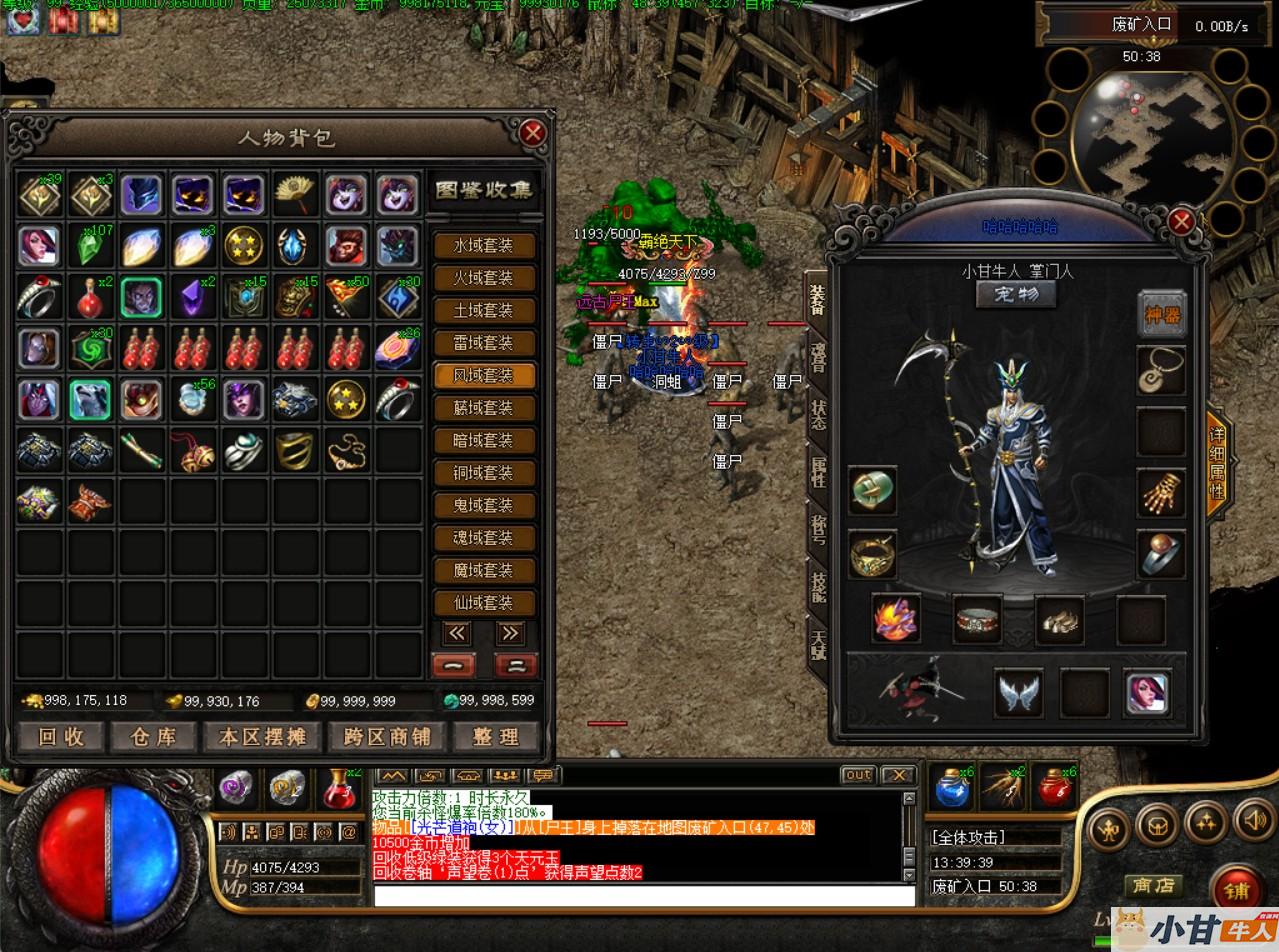Viewport: 1279px width, 952px height.
Task: Open the 仓库 warehouse
Action: point(154,737)
